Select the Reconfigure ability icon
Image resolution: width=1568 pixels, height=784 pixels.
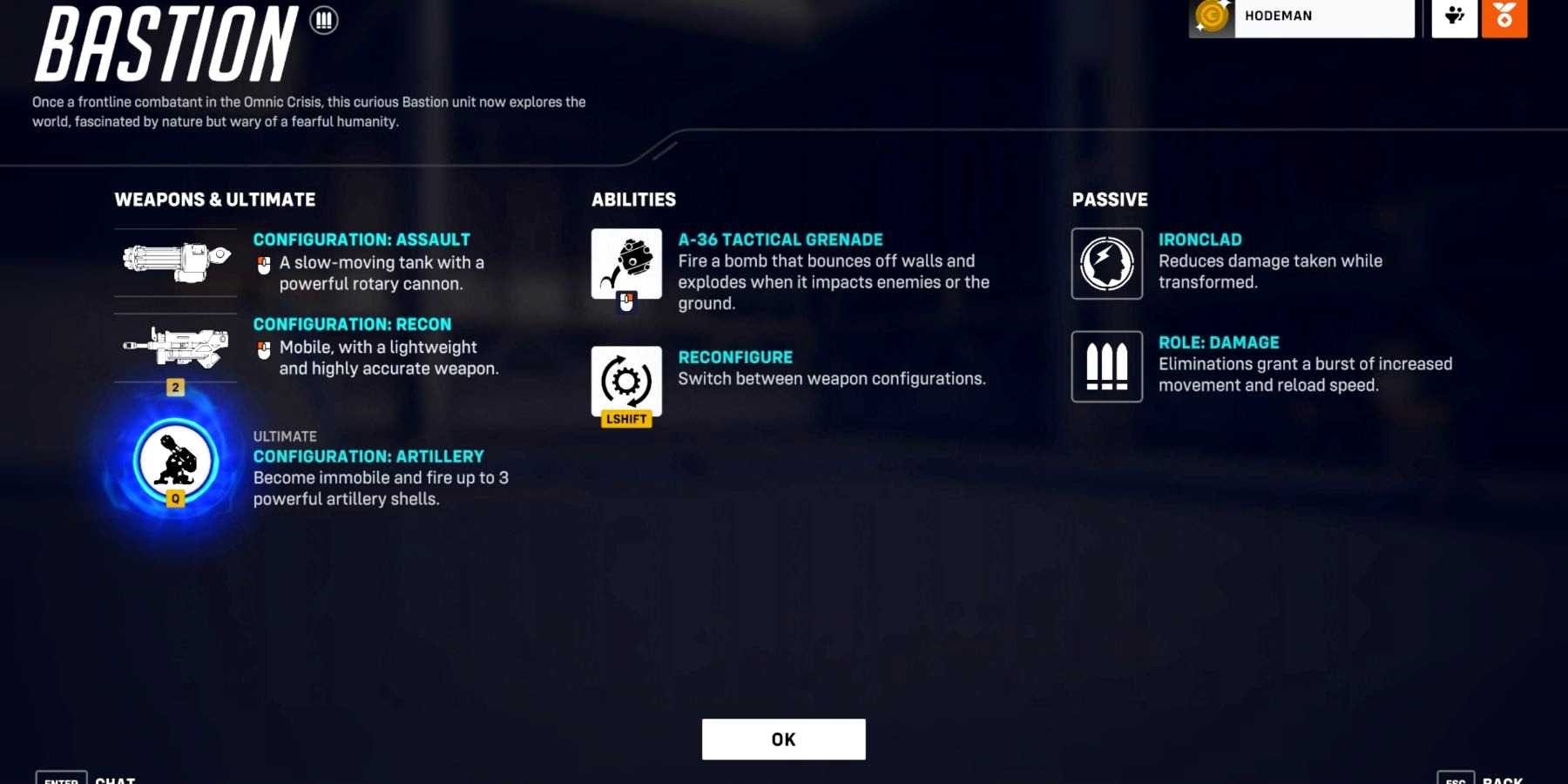click(626, 381)
